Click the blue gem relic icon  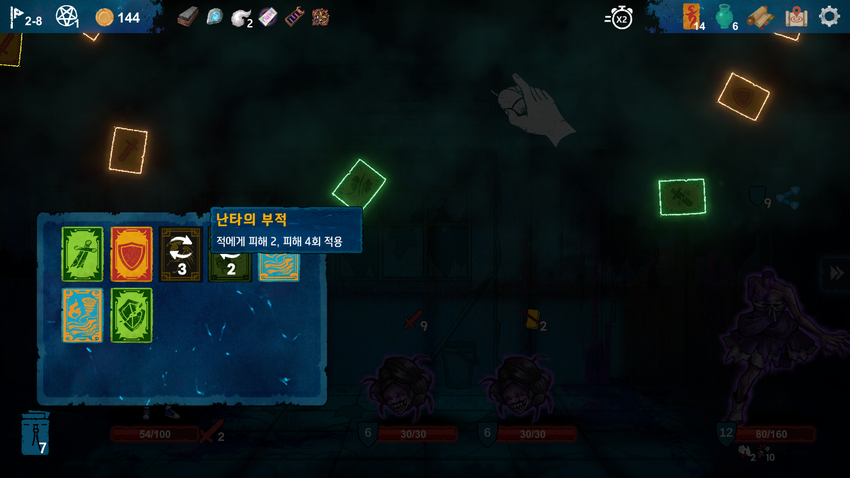(x=214, y=17)
